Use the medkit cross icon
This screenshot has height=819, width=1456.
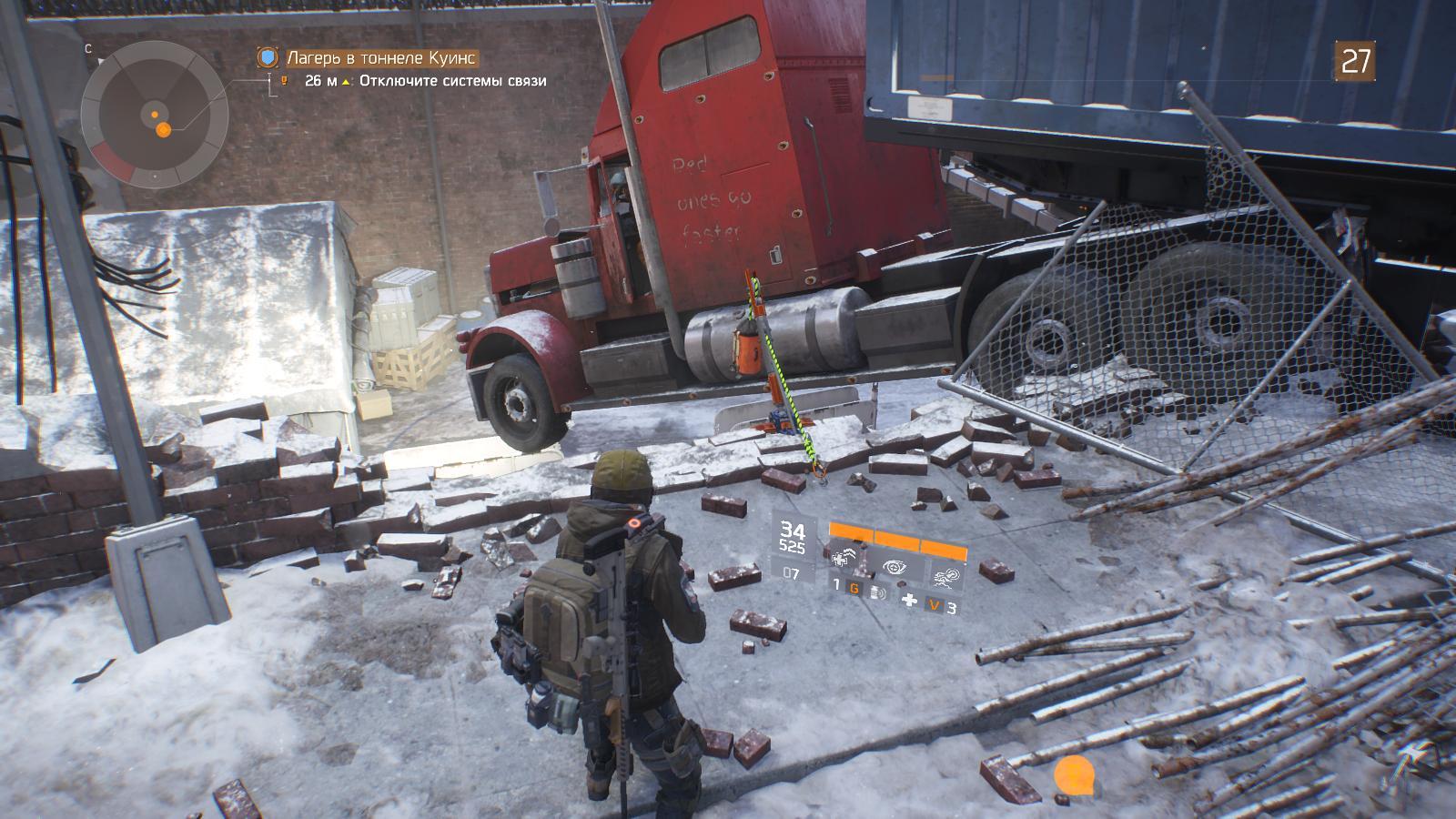(x=908, y=600)
